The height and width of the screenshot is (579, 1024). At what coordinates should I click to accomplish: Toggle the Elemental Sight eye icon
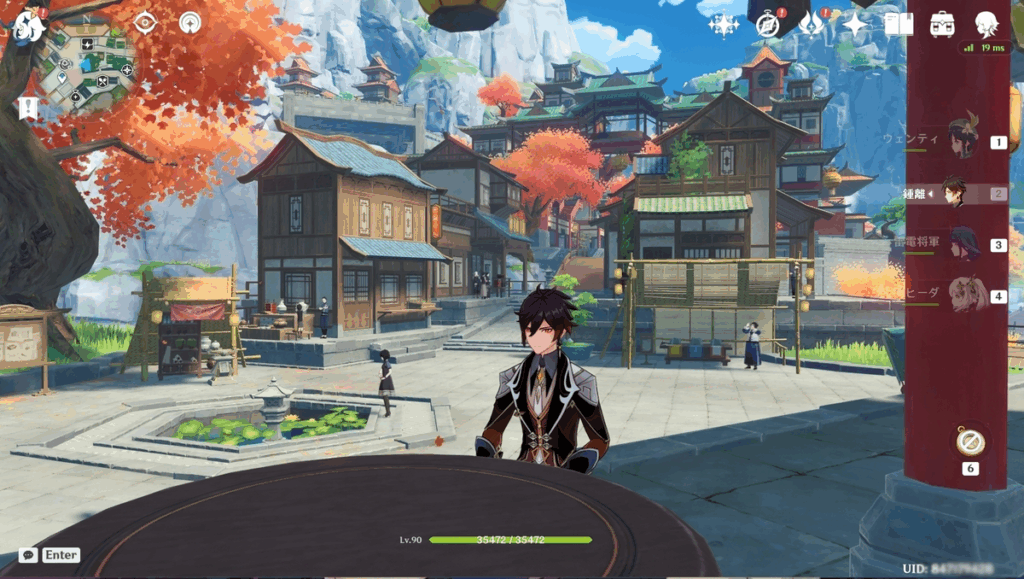coord(145,22)
